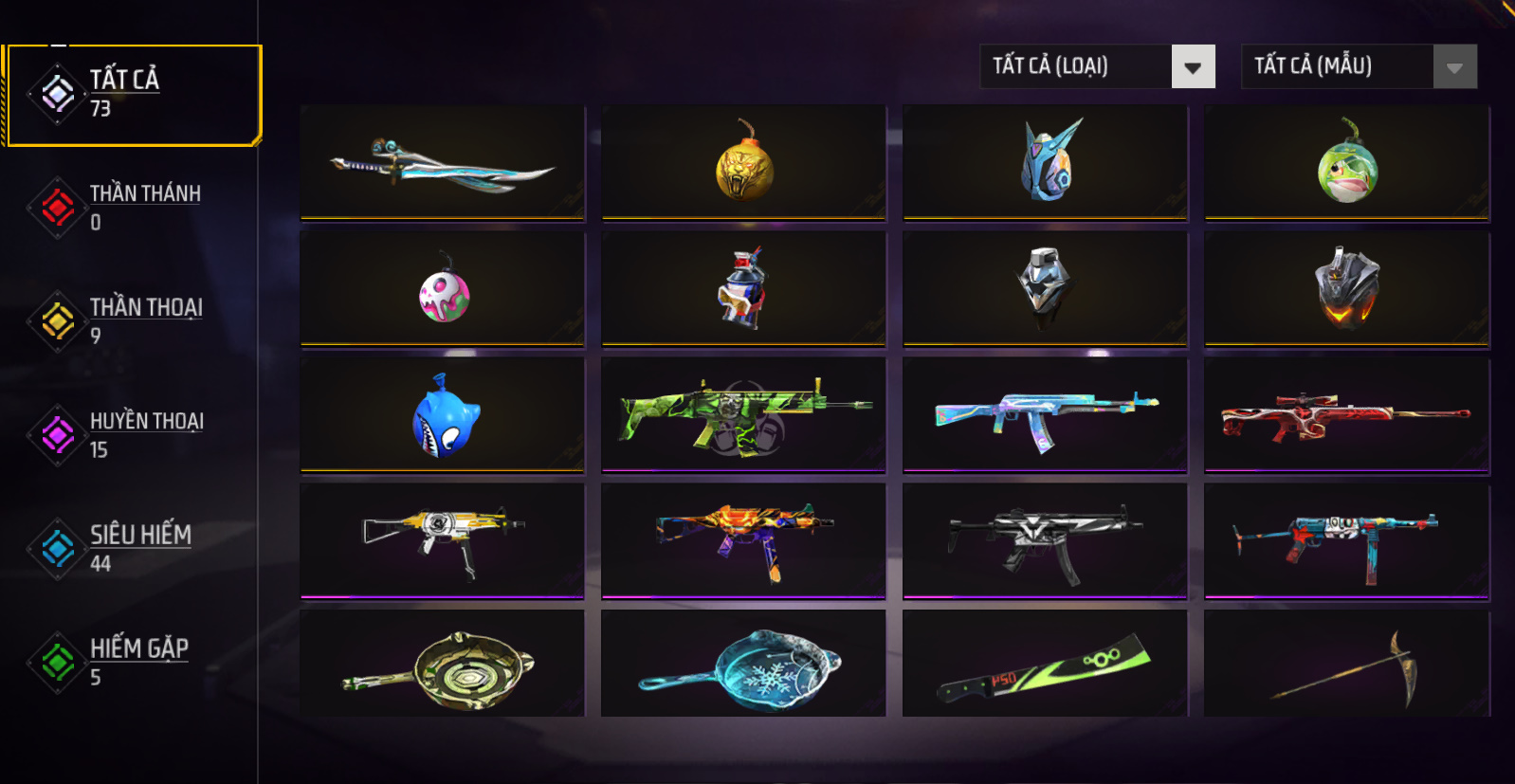Pick the pink and green skull grenade
The image size is (1515, 784).
tap(442, 290)
